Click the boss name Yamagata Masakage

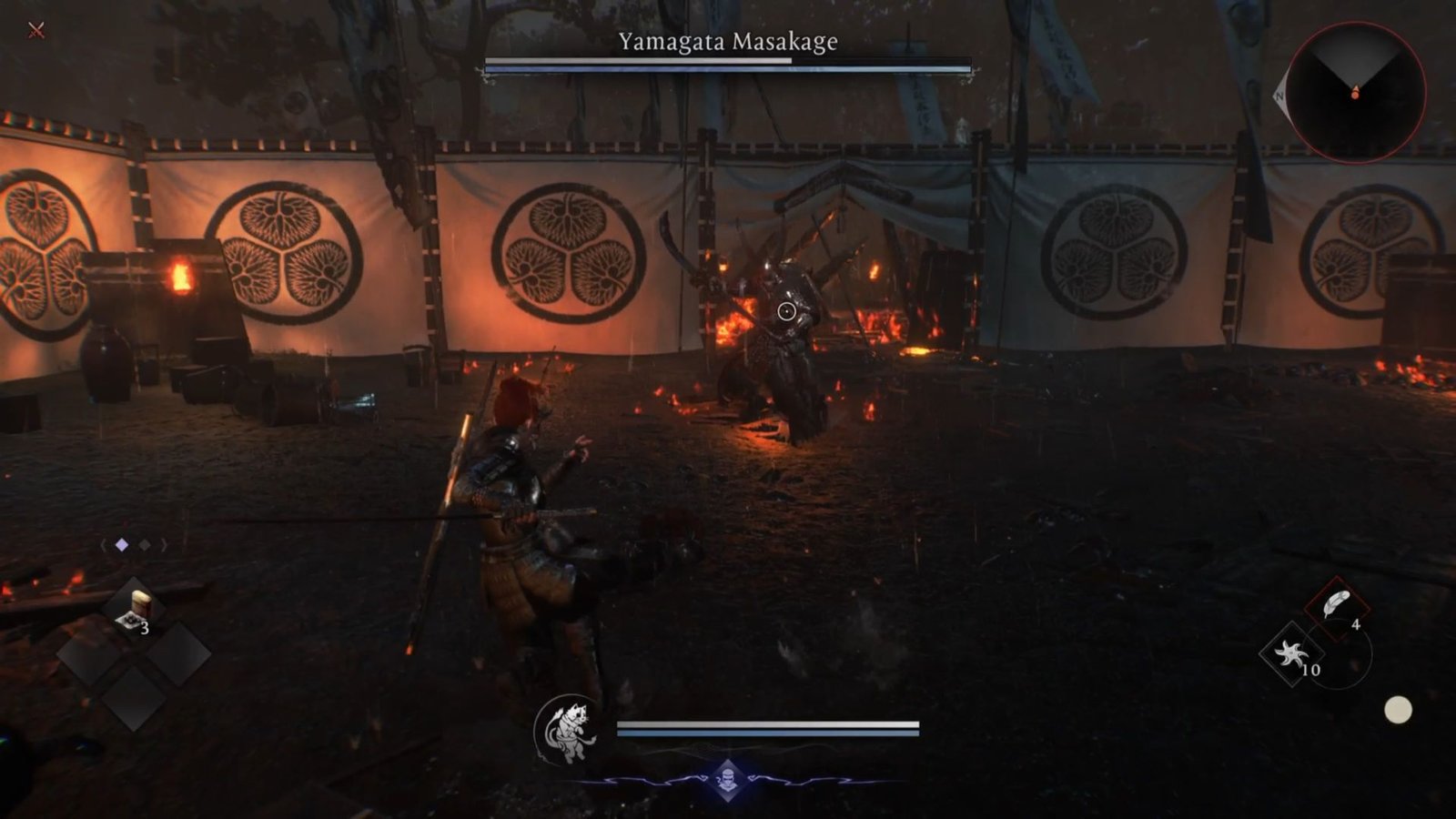click(728, 40)
